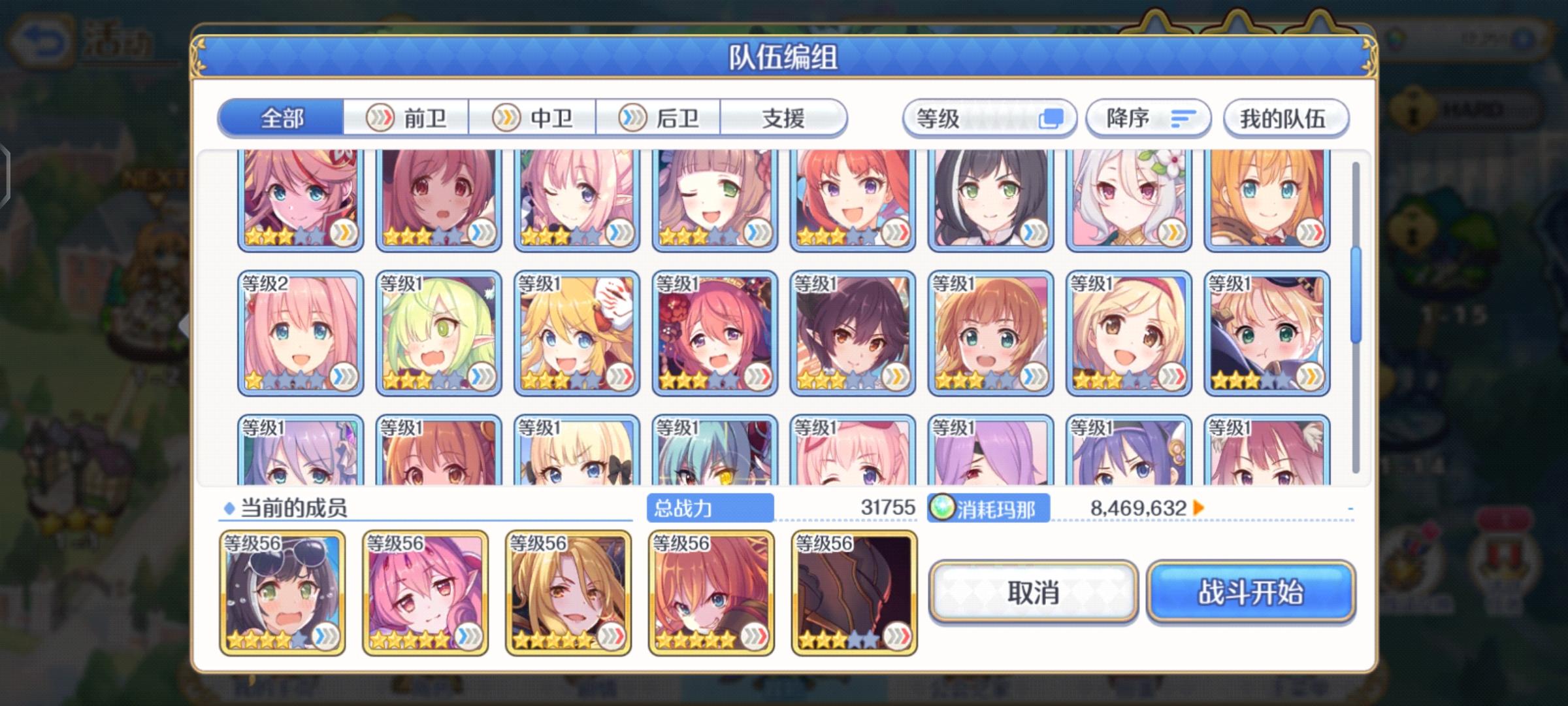Screen dimensions: 1568x706
Task: Click the position icon on the 中卫 tab
Action: click(x=507, y=118)
